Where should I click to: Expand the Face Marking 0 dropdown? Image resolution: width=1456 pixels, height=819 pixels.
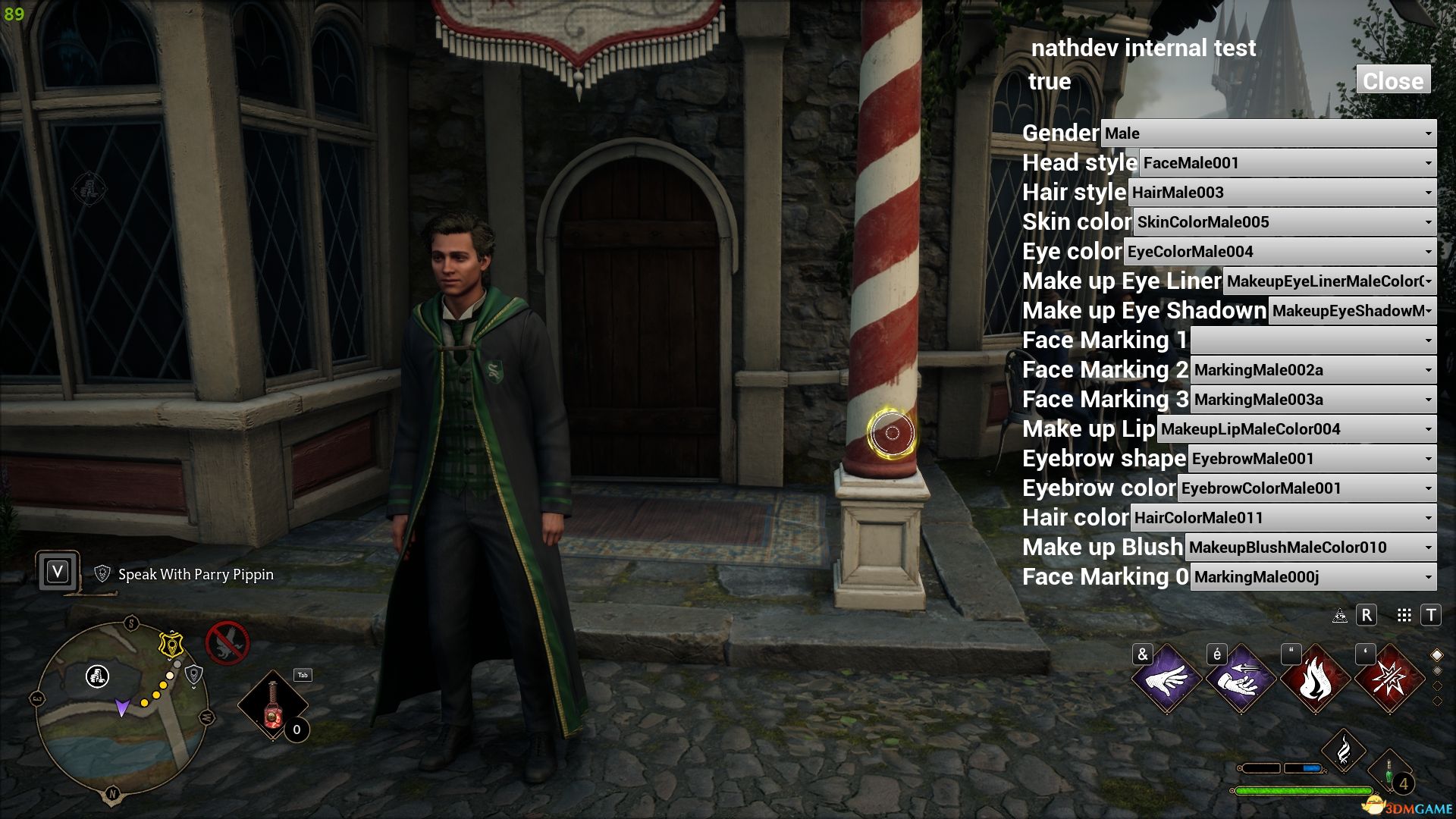(x=1313, y=577)
